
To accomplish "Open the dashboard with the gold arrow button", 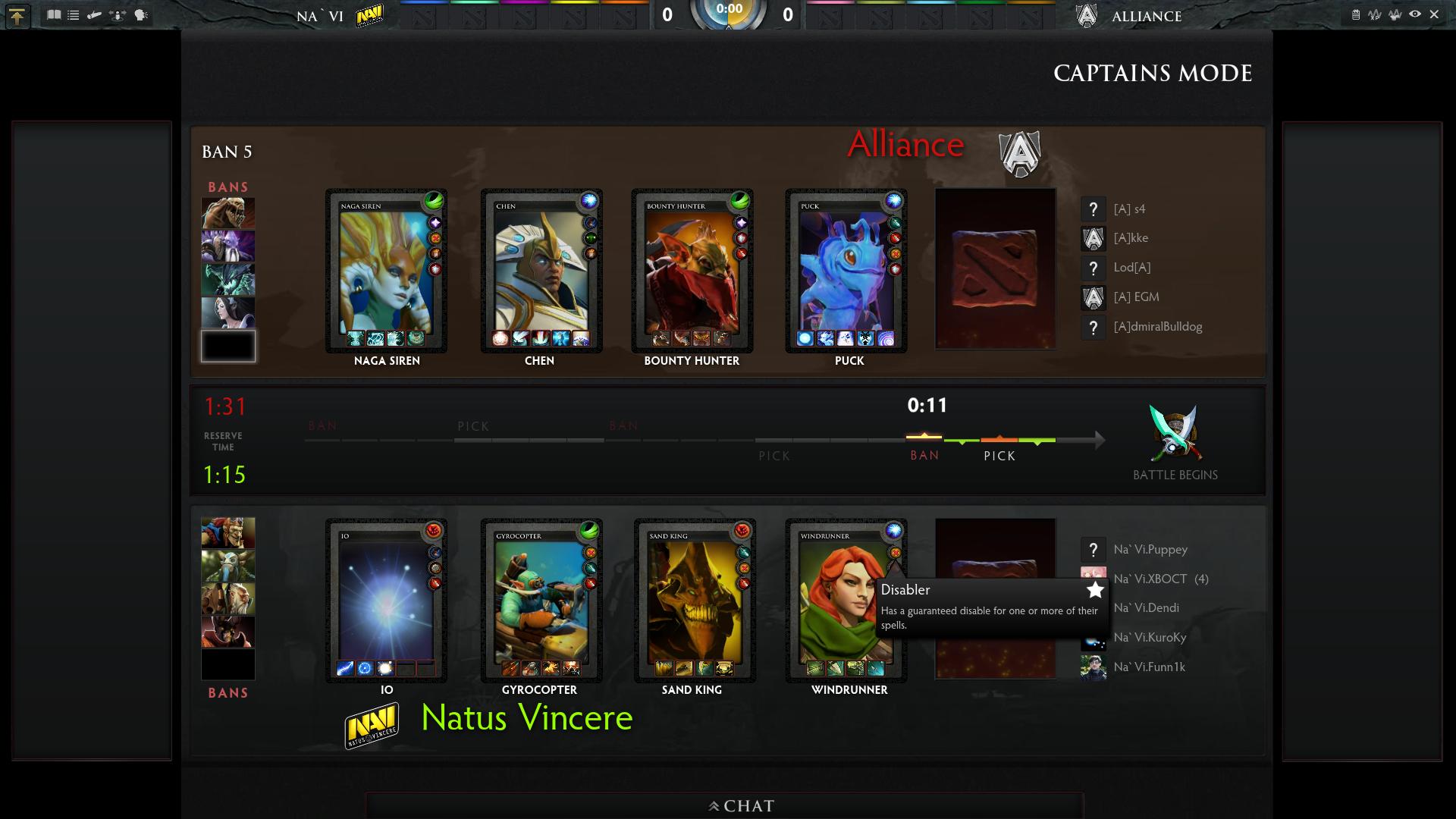I will click(x=17, y=16).
